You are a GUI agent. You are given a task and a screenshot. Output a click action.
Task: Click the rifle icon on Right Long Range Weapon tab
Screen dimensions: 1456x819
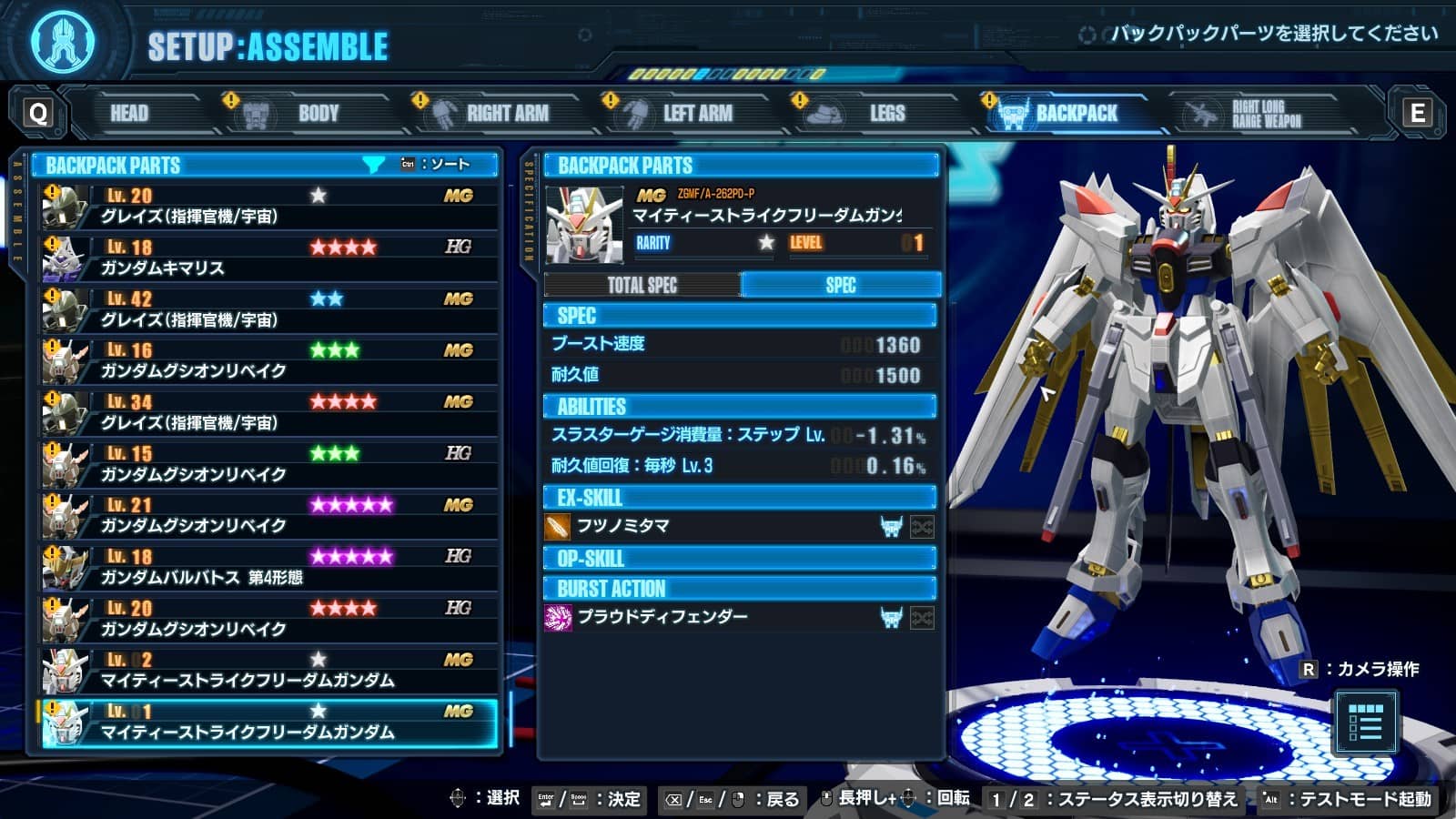1199,114
